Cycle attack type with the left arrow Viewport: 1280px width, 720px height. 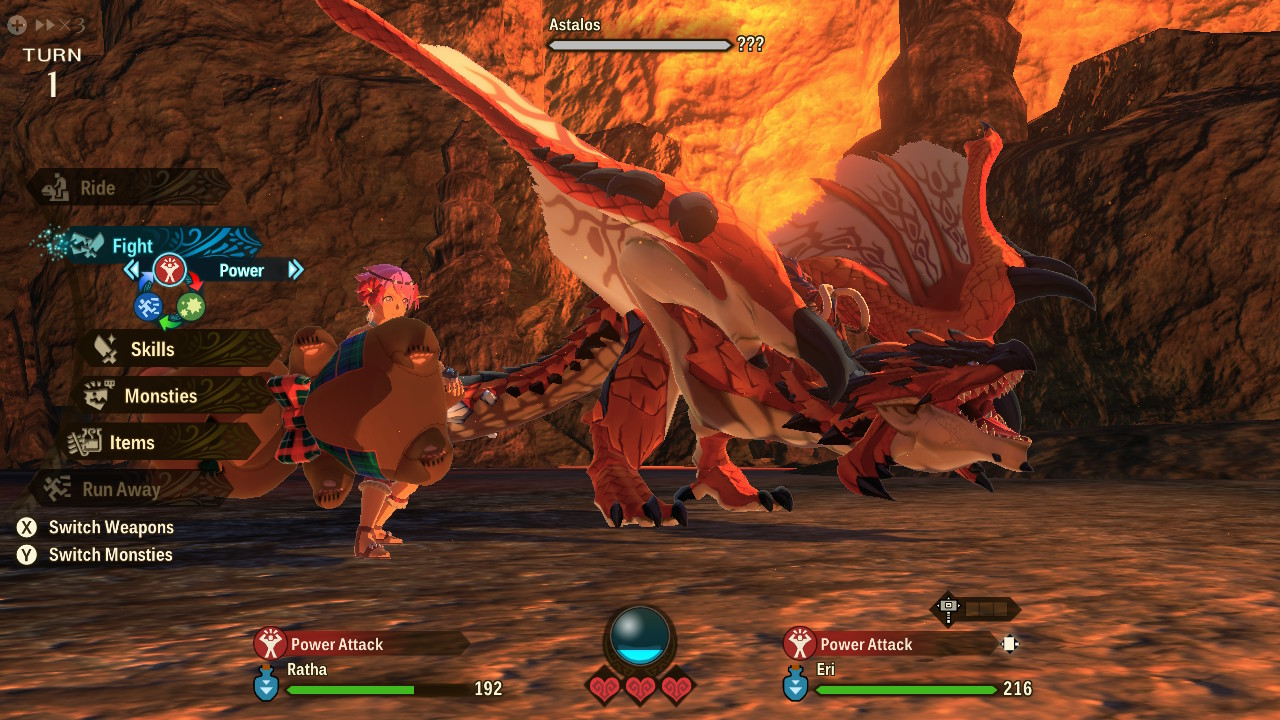[x=131, y=270]
